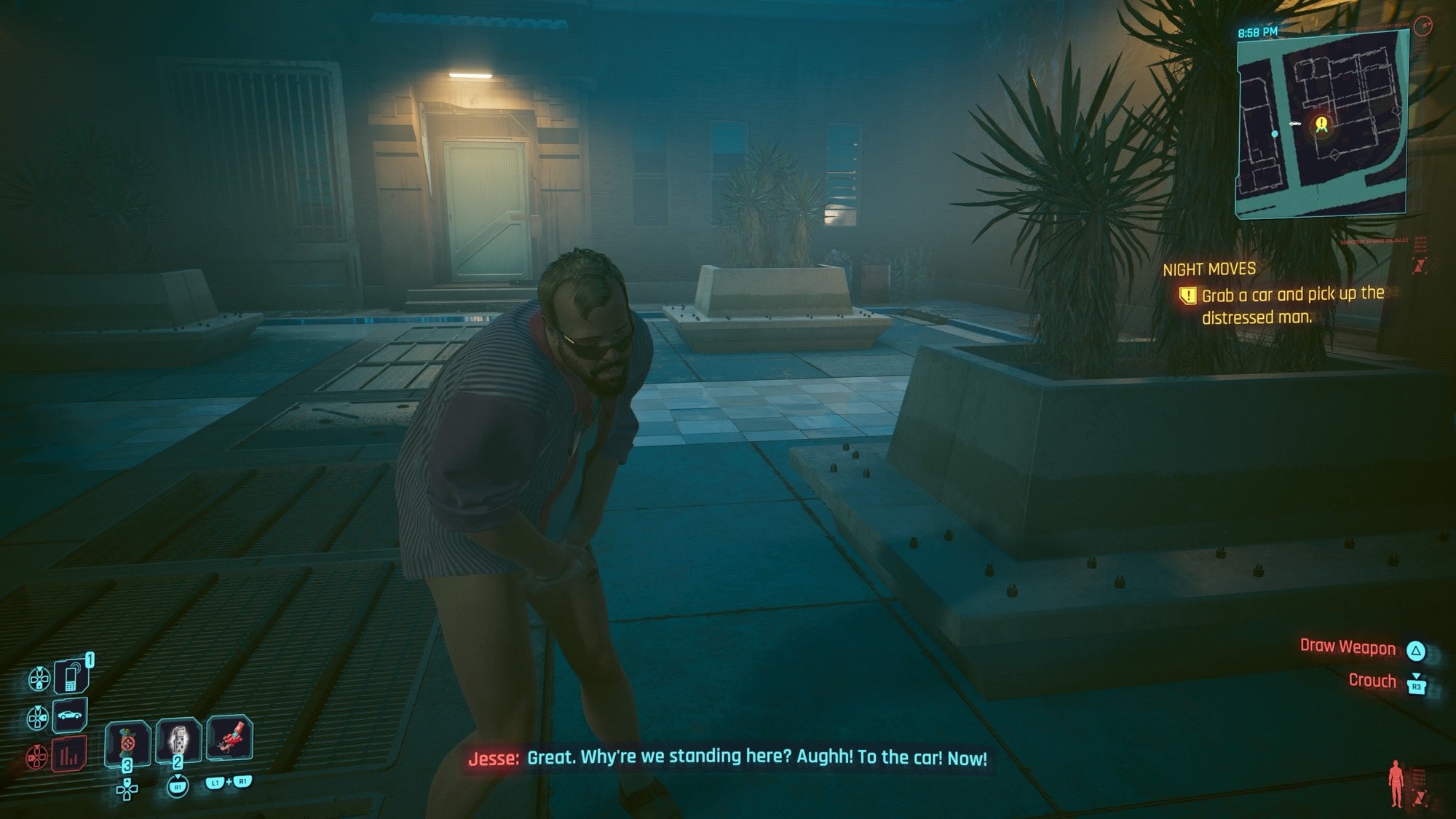Click the white car marker on minimap
1456x819 pixels.
point(1295,124)
